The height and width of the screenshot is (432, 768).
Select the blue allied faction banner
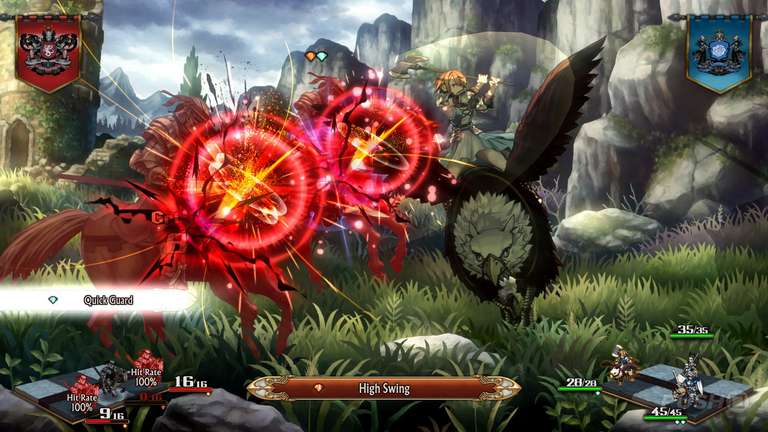[x=718, y=51]
